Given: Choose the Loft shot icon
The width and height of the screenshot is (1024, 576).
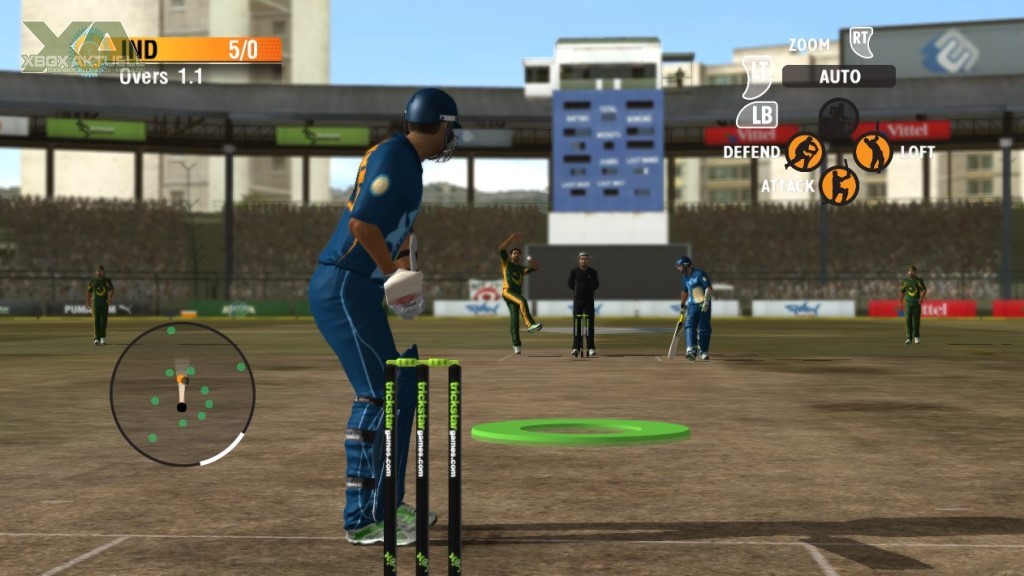Looking at the screenshot, I should click(873, 152).
